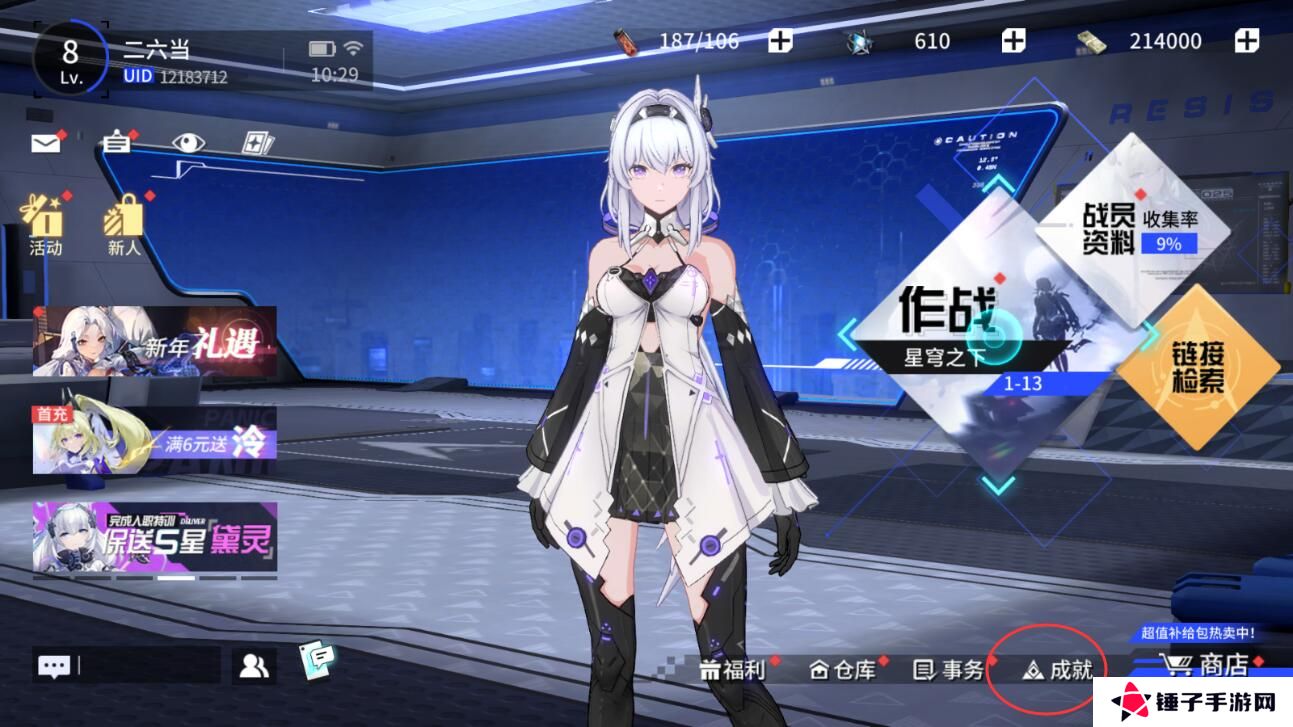Open the 福利 welfare menu

[733, 669]
